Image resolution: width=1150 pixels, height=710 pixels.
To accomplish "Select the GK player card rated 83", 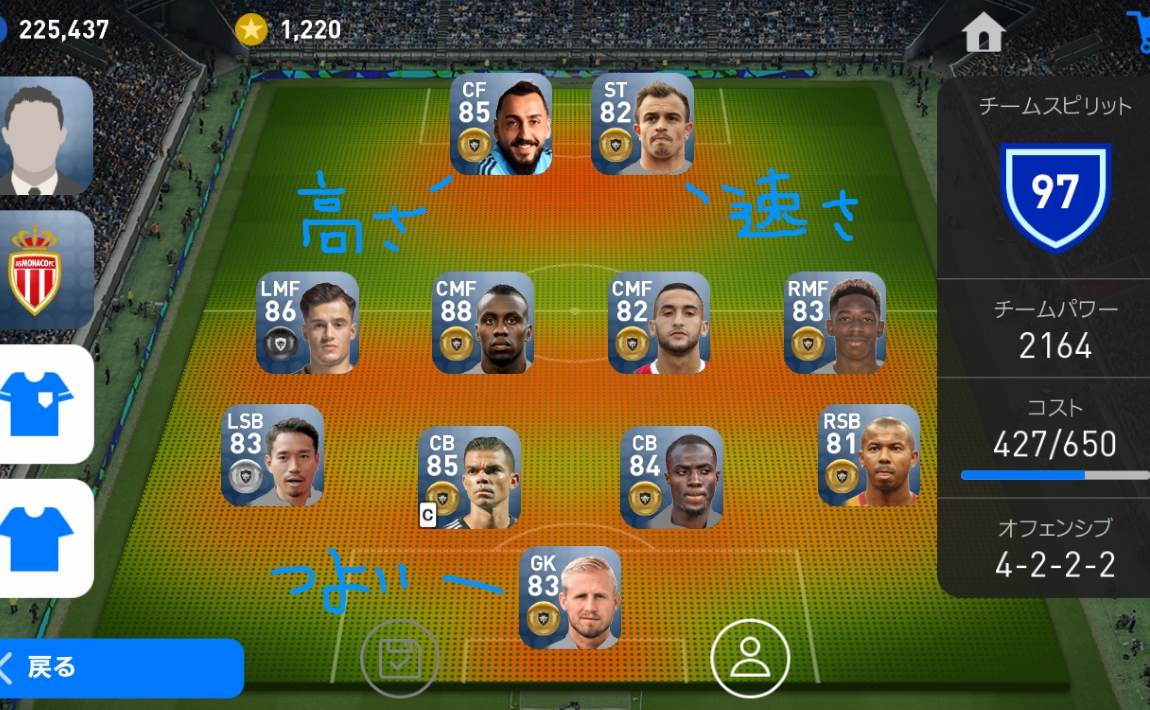I will 570,597.
